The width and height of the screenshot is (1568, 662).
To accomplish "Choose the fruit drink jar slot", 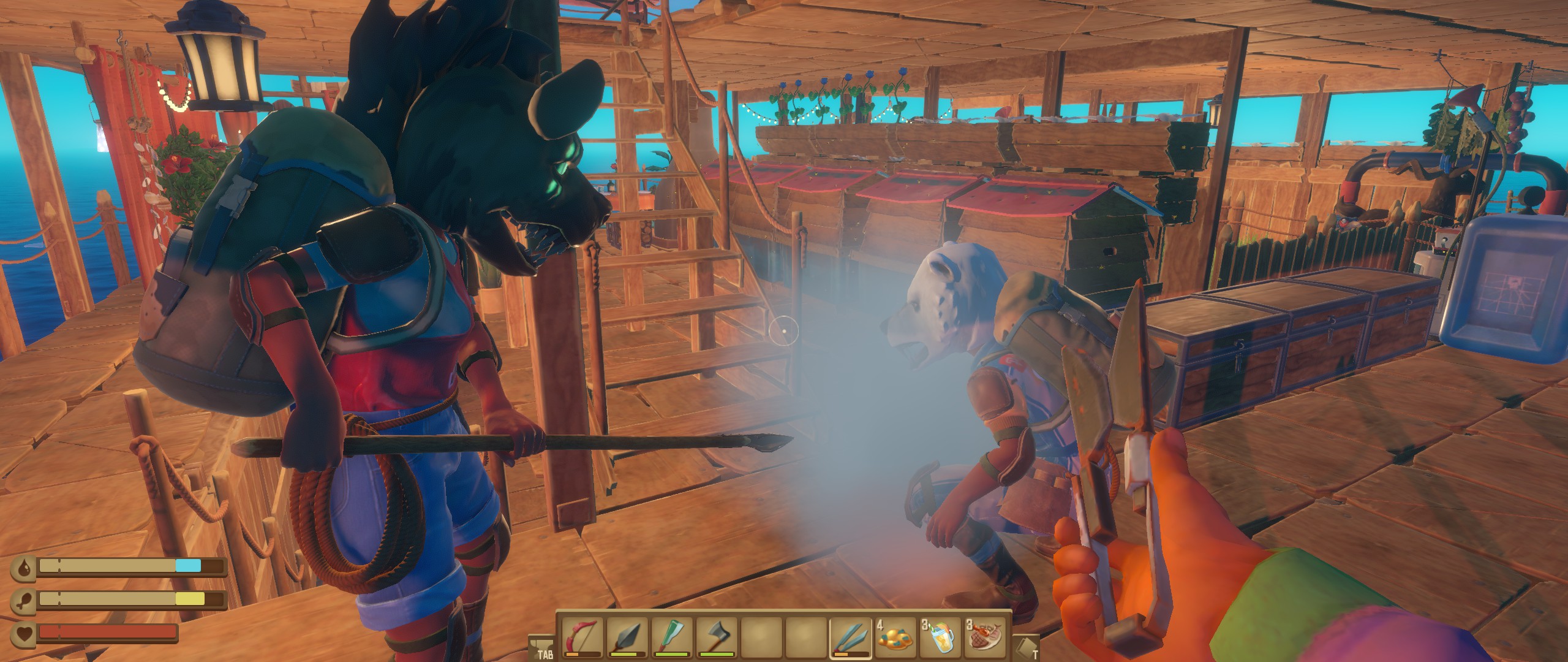I will (939, 638).
